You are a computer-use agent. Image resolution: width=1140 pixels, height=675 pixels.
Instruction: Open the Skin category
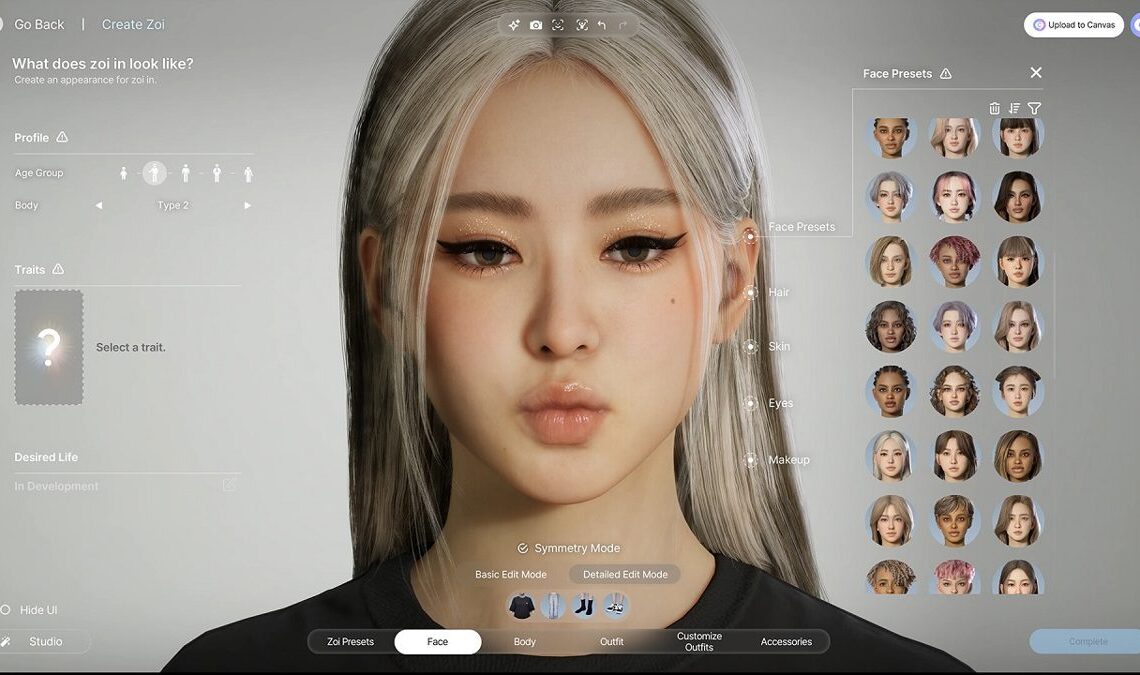click(x=750, y=346)
